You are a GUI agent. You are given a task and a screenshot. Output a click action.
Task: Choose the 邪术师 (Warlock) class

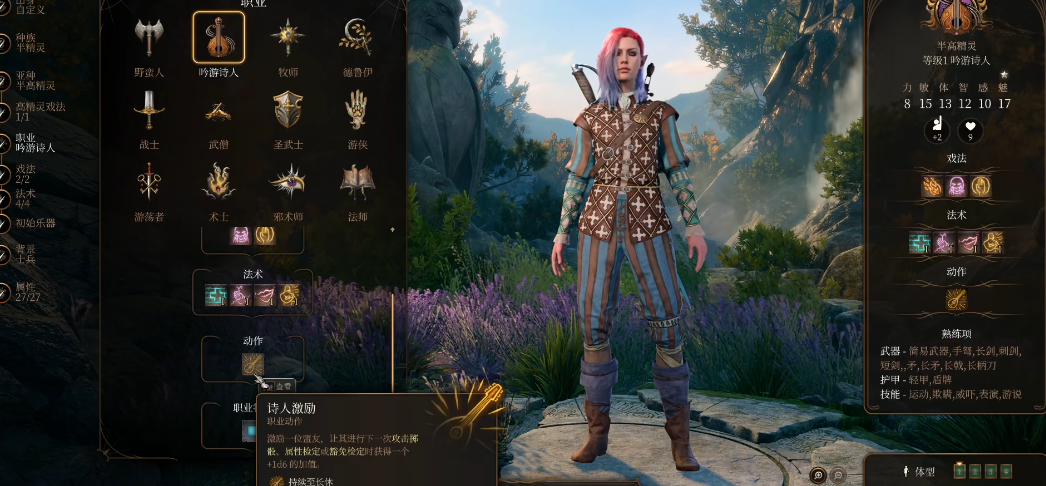pyautogui.click(x=288, y=182)
